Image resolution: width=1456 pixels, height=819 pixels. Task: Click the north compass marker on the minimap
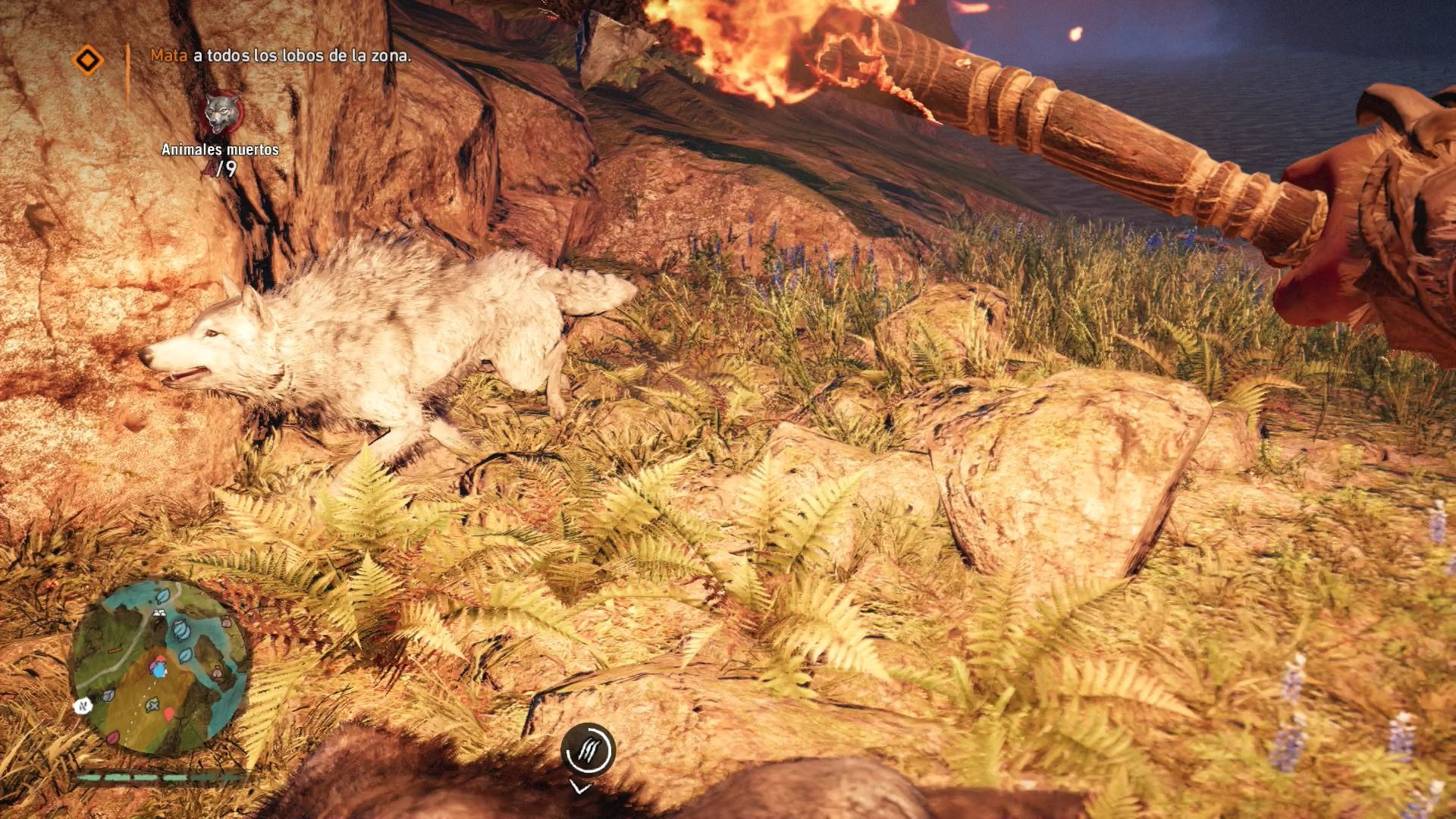pos(83,706)
